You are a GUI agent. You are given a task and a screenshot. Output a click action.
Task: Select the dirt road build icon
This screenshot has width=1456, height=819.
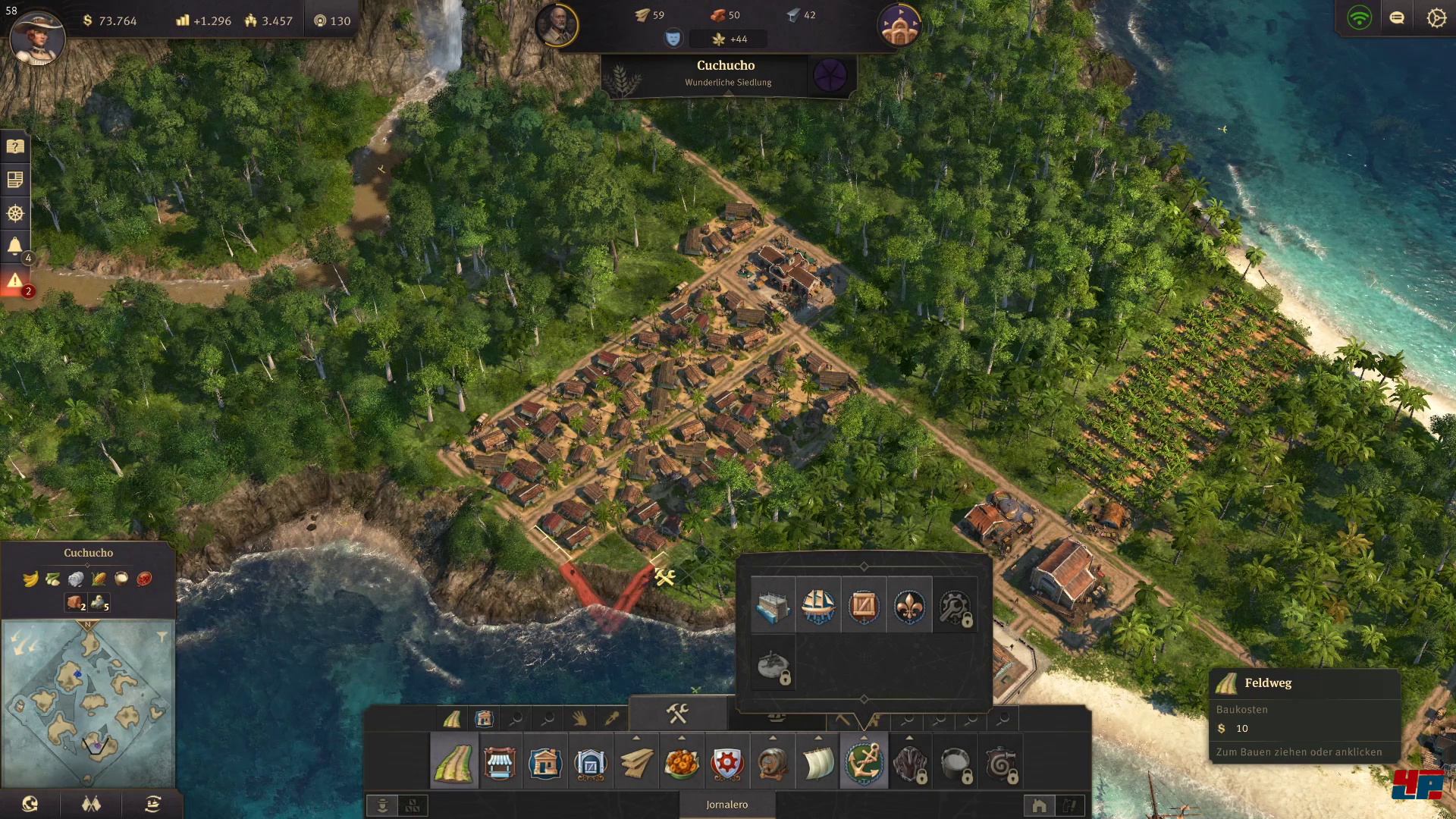(453, 762)
